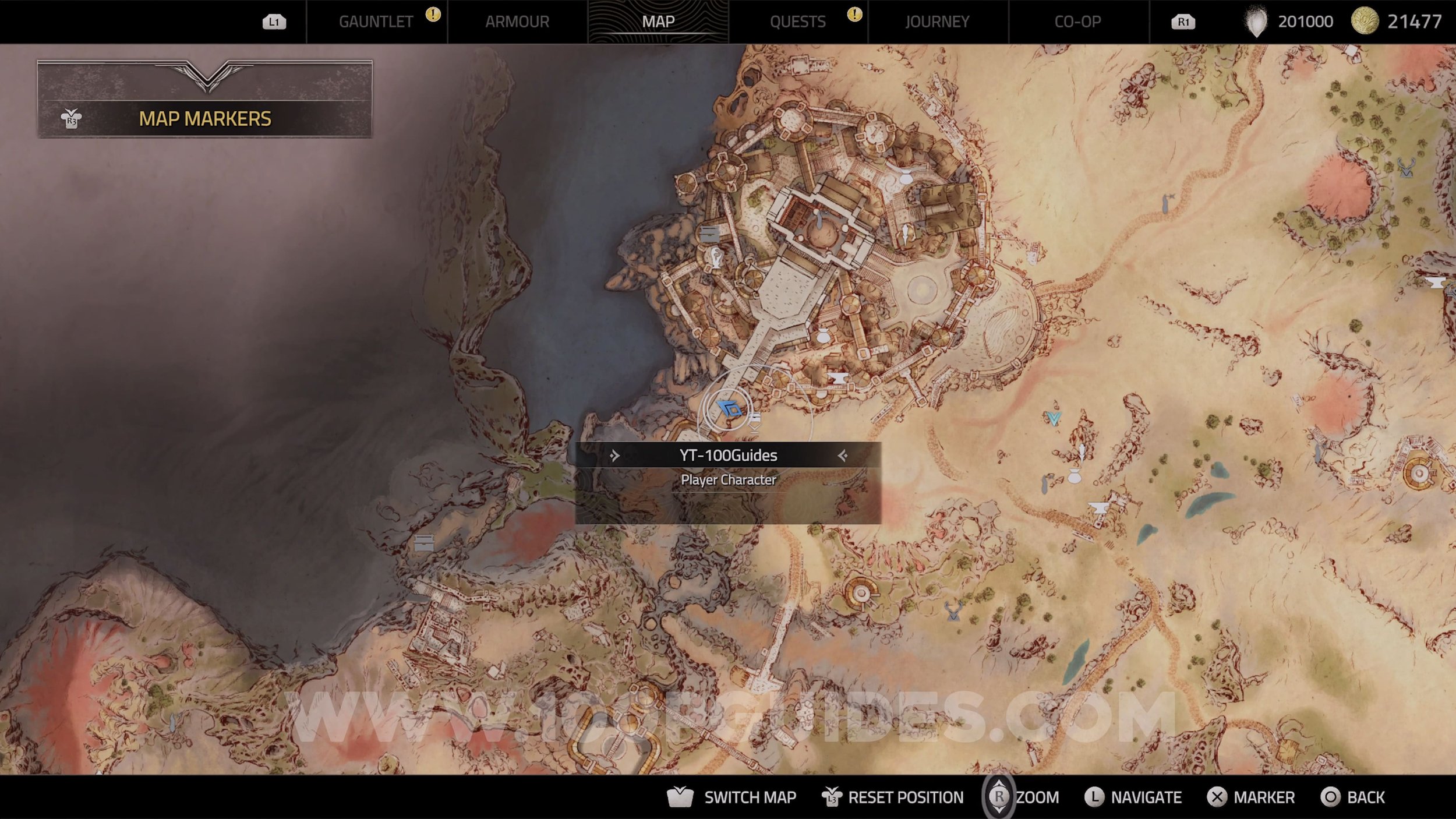Image resolution: width=1456 pixels, height=819 pixels.
Task: Expand the Map Markers panel
Action: (204, 118)
